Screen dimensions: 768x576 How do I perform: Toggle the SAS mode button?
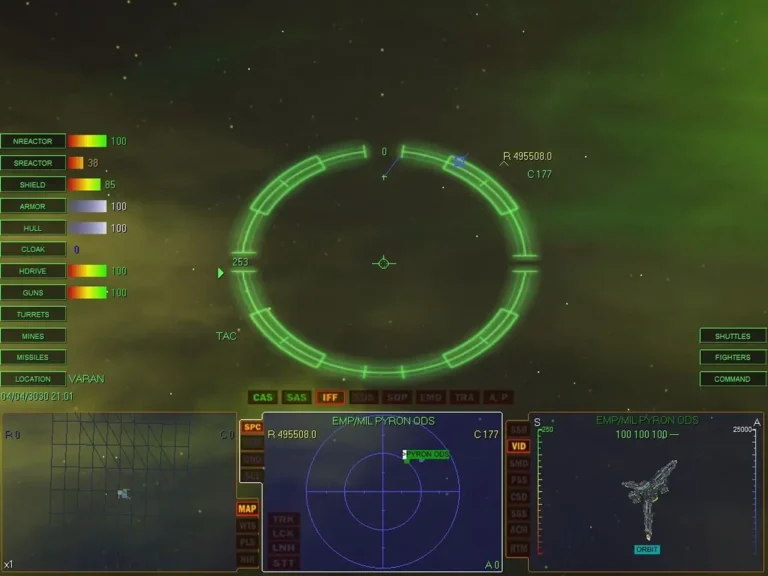297,397
